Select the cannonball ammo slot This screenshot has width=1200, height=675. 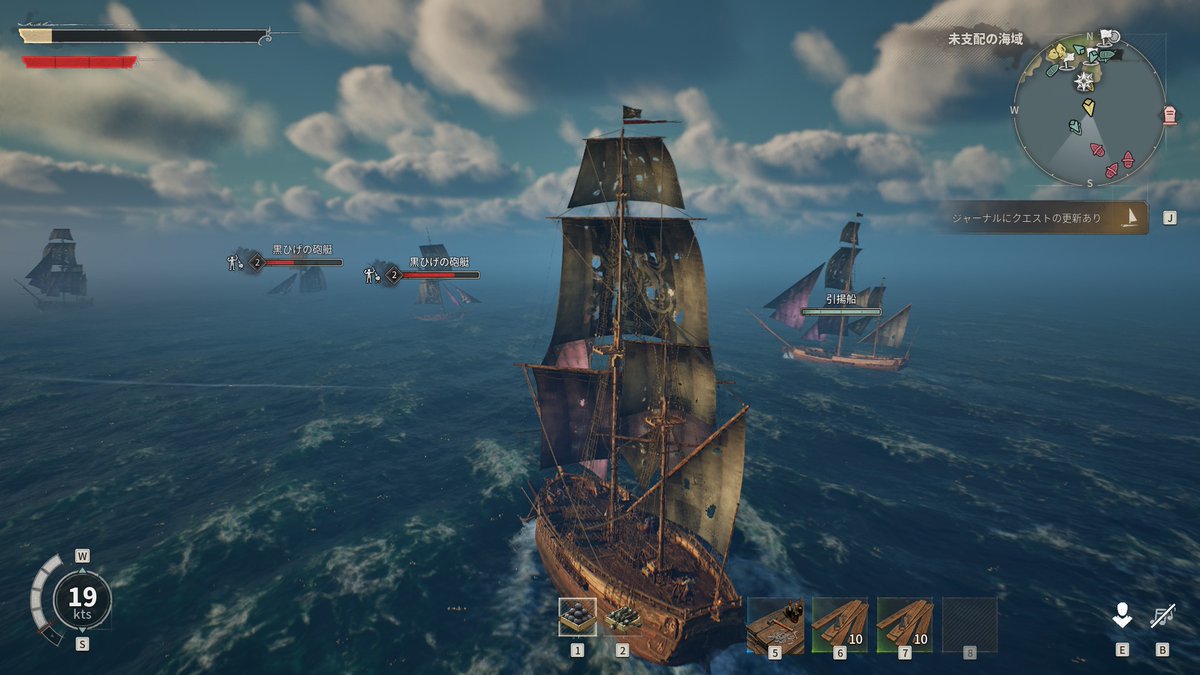(x=577, y=617)
